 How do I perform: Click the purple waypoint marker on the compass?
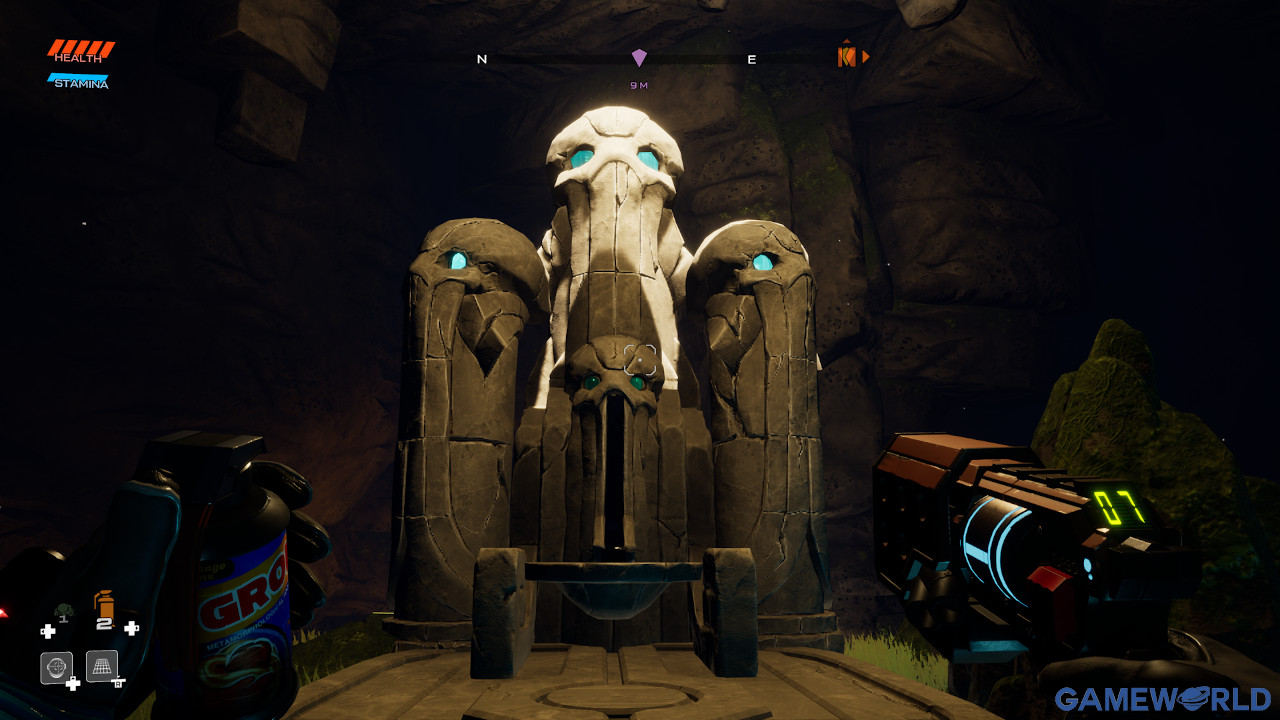point(639,56)
